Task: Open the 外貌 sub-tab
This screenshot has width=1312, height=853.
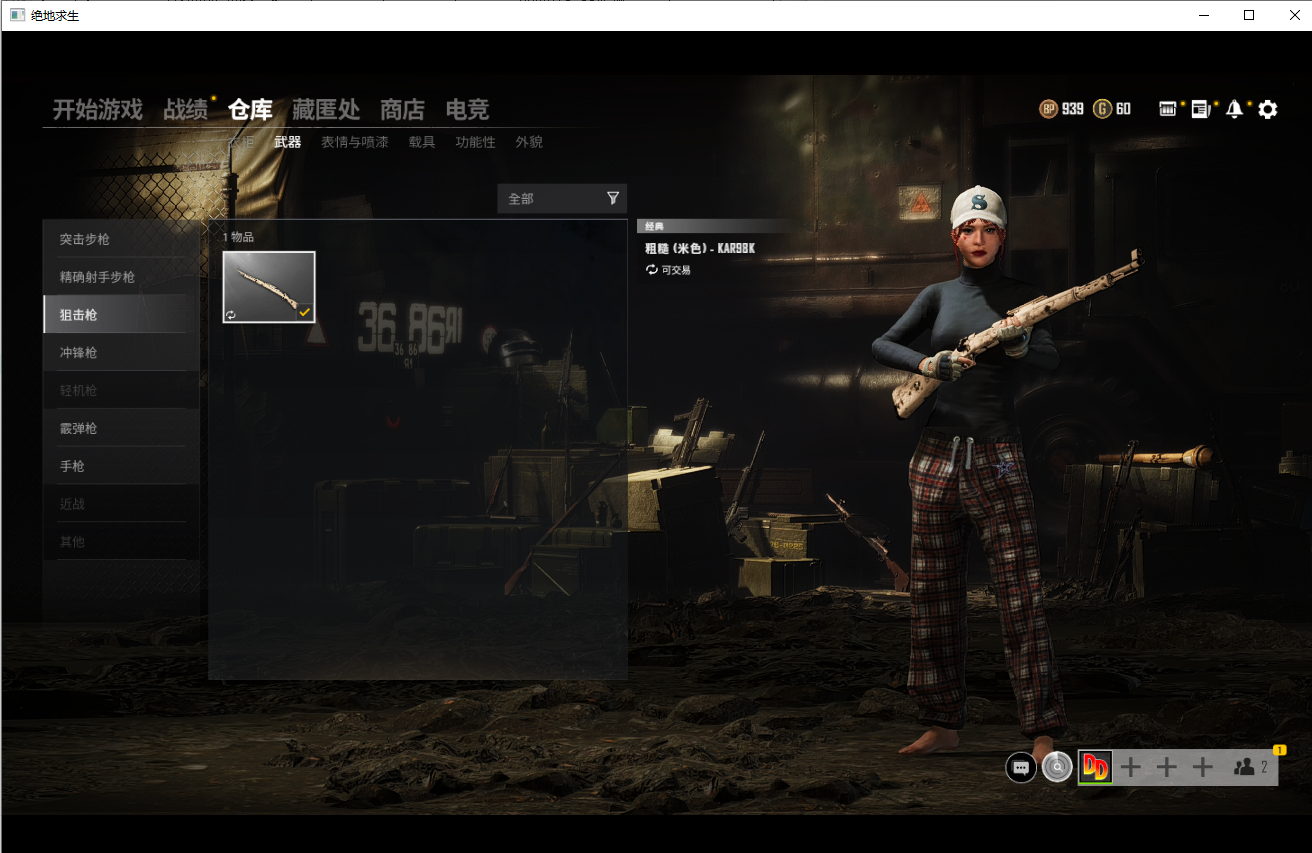Action: tap(529, 142)
